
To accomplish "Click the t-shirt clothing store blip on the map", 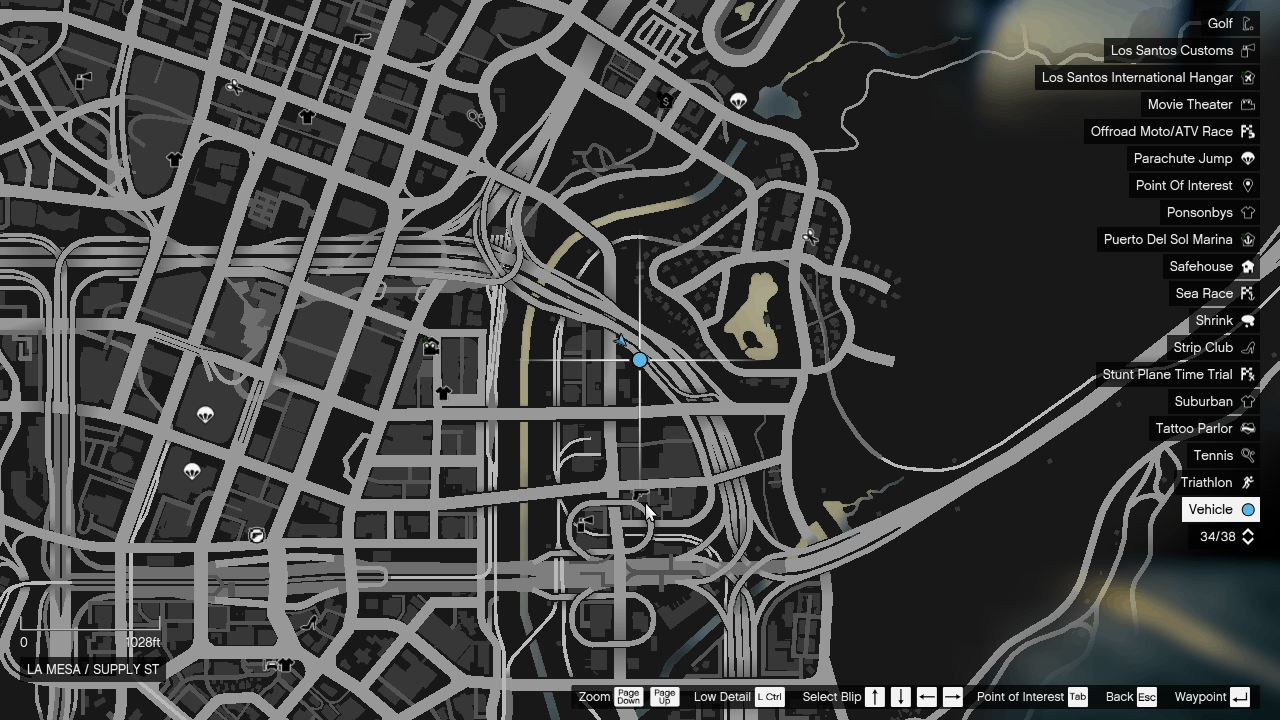I will [442, 392].
